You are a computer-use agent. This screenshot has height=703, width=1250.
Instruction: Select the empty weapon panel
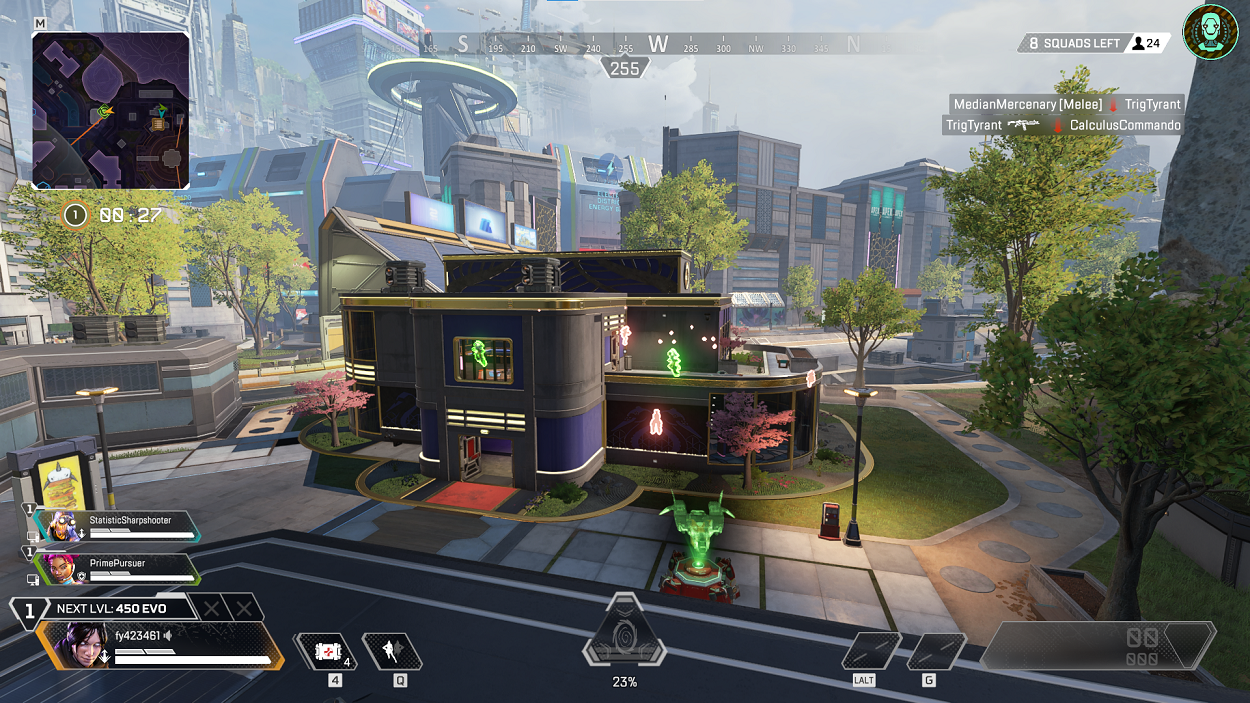[x=1098, y=646]
